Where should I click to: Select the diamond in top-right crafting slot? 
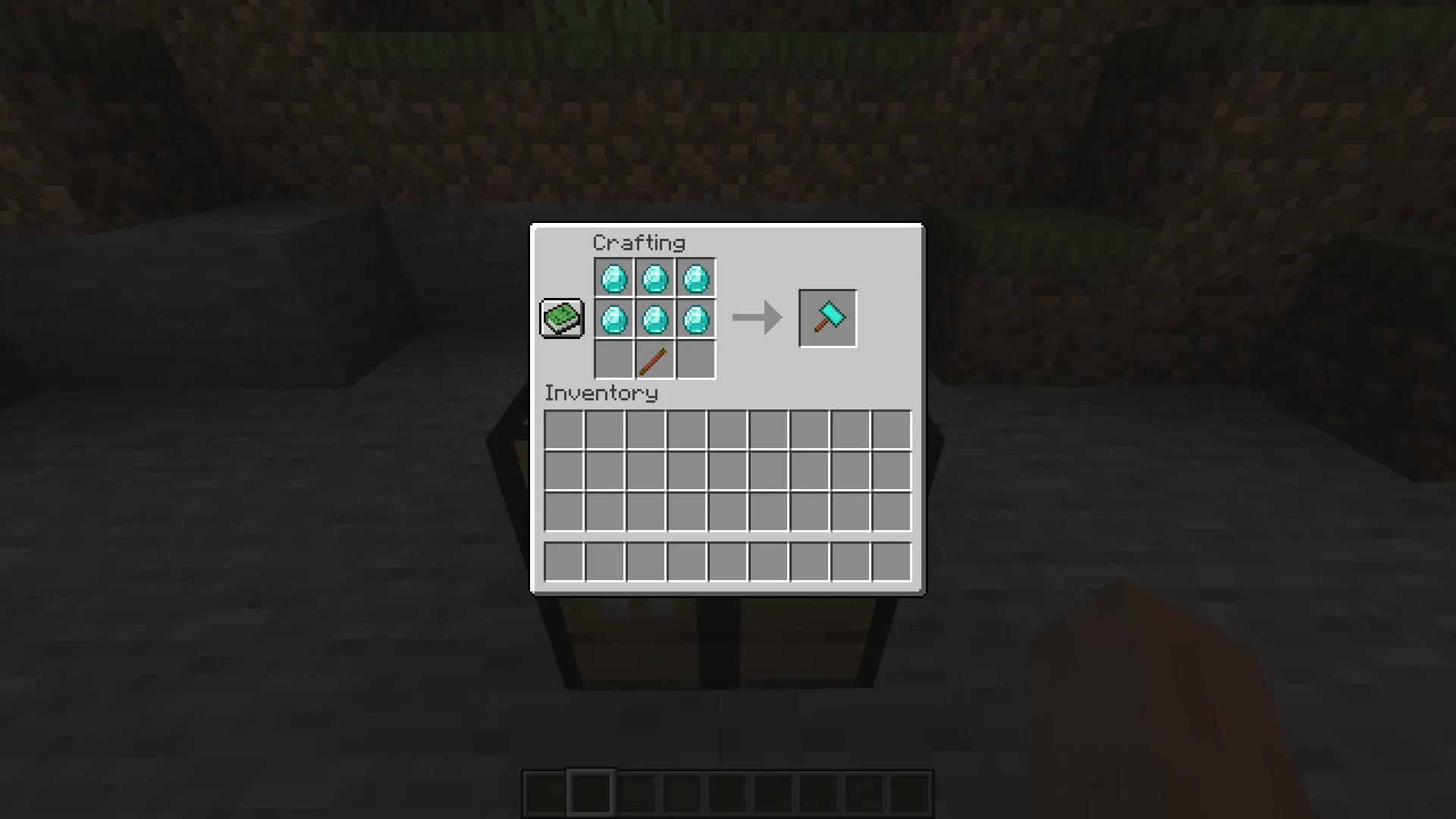(696, 278)
